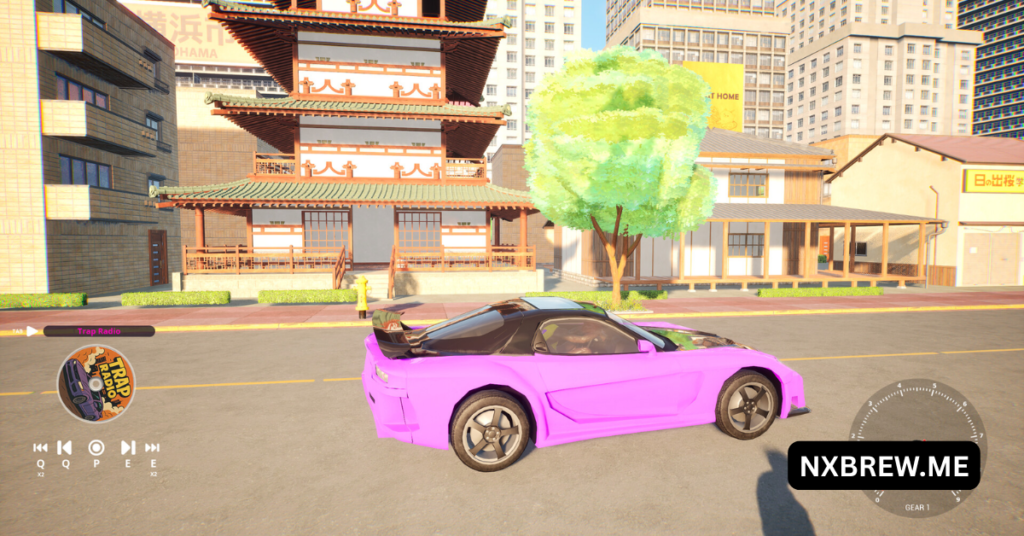The width and height of the screenshot is (1024, 536).
Task: Jump ahead with the double fast-forward button
Action: [x=152, y=448]
